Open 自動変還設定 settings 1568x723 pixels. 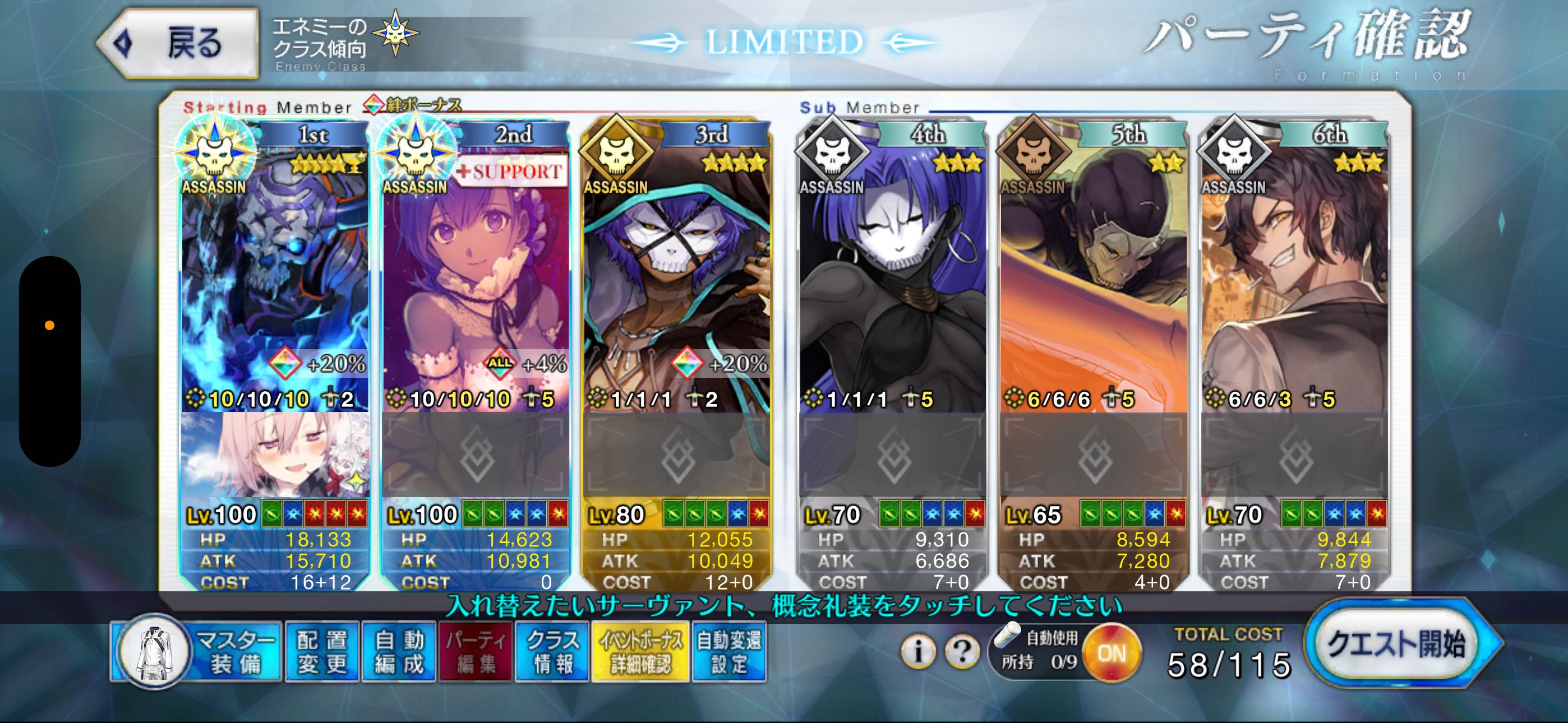pyautogui.click(x=728, y=652)
